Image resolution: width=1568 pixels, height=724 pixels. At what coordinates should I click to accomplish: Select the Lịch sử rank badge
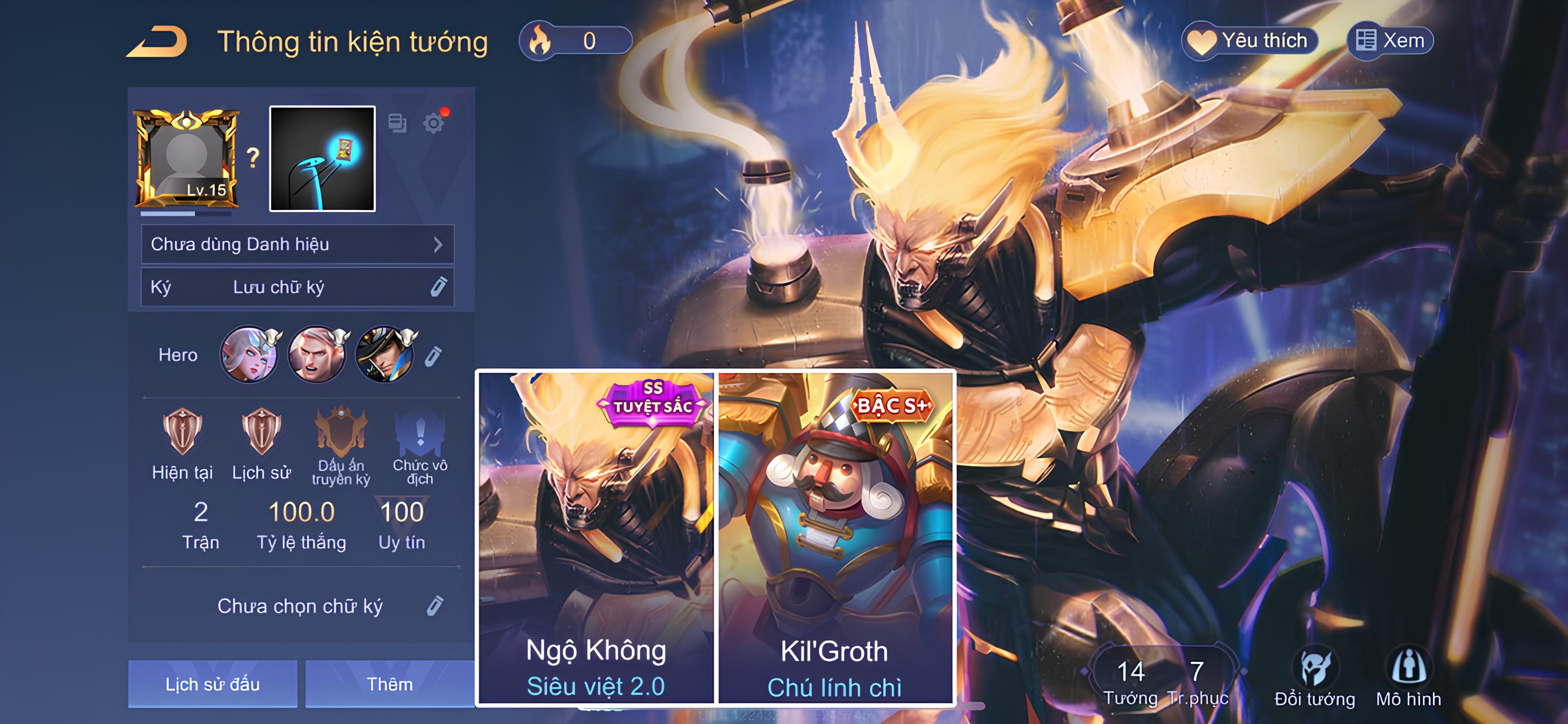pyautogui.click(x=261, y=444)
